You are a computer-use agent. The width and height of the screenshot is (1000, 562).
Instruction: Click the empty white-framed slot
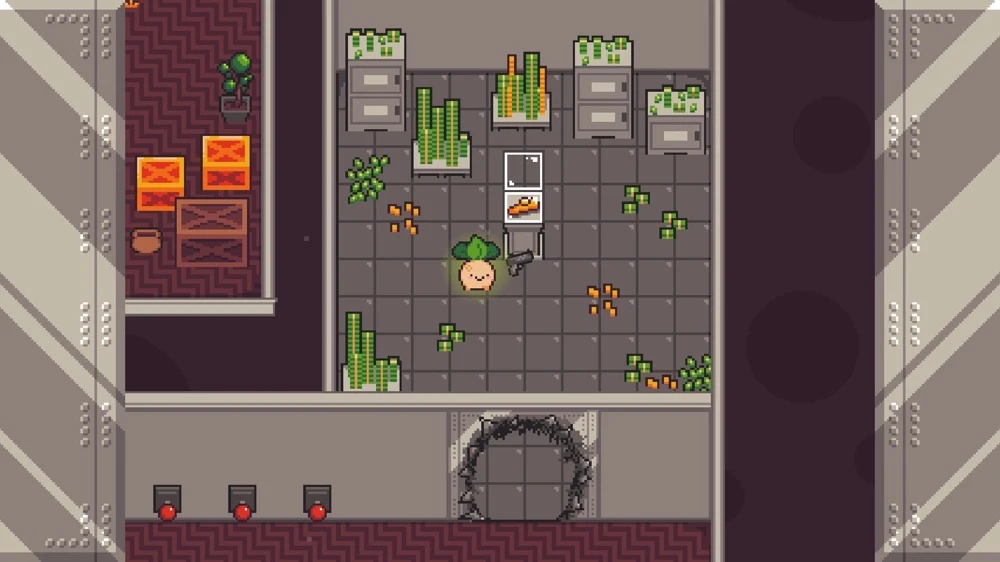(x=524, y=170)
